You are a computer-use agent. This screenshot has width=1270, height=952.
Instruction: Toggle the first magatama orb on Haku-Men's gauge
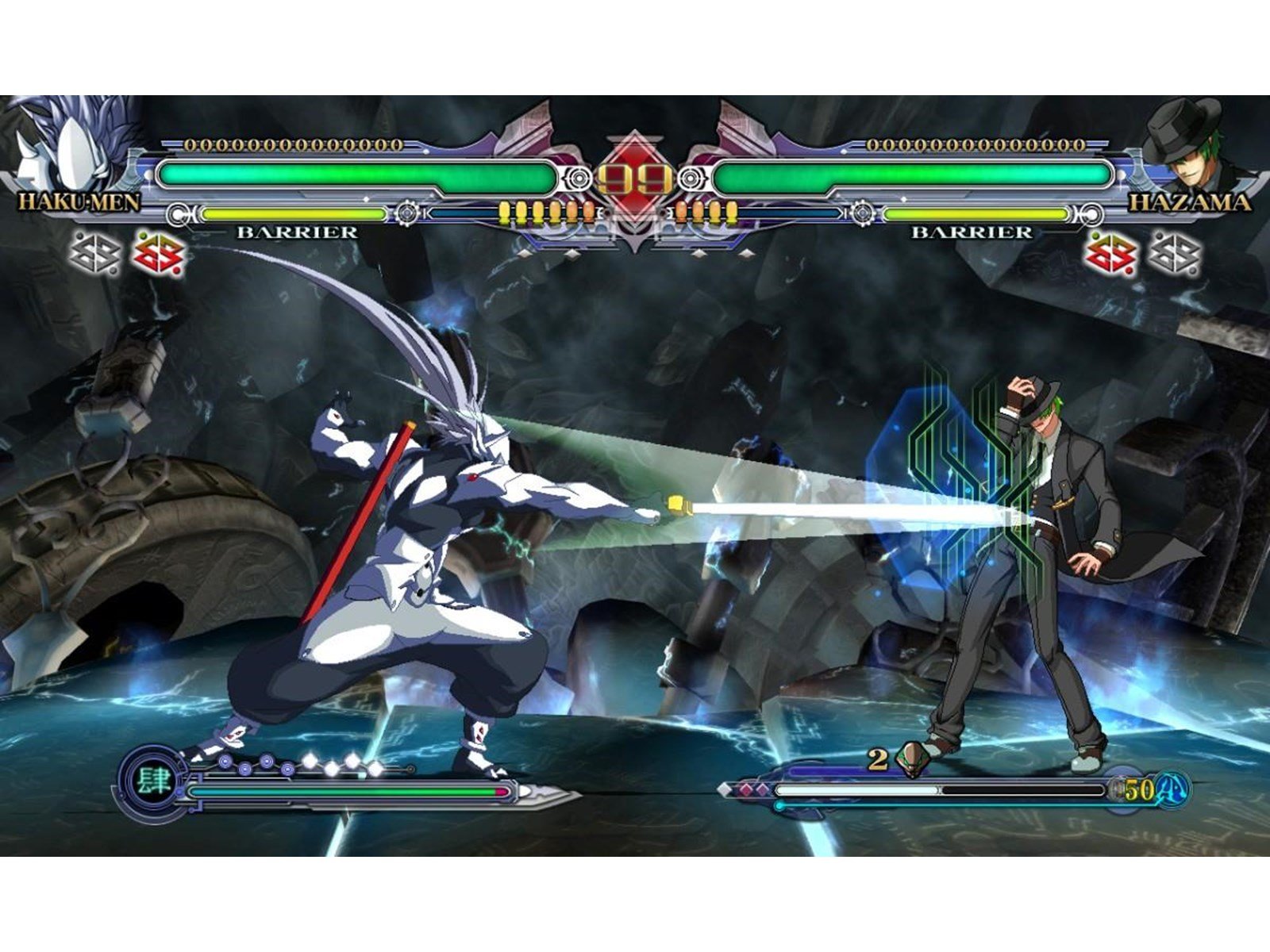(225, 761)
